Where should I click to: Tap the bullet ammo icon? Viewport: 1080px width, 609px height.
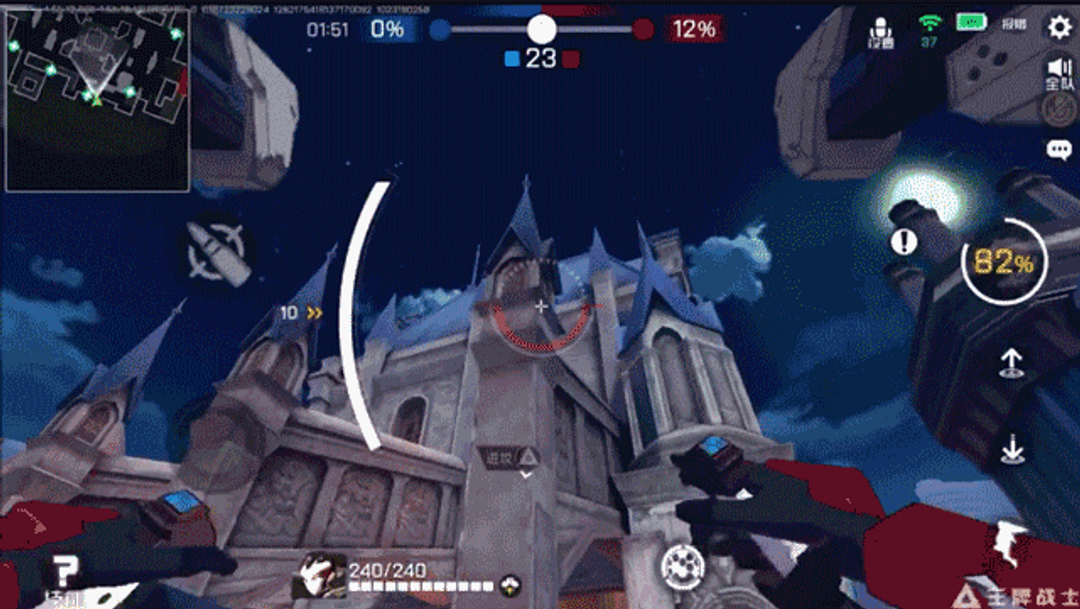(x=218, y=250)
